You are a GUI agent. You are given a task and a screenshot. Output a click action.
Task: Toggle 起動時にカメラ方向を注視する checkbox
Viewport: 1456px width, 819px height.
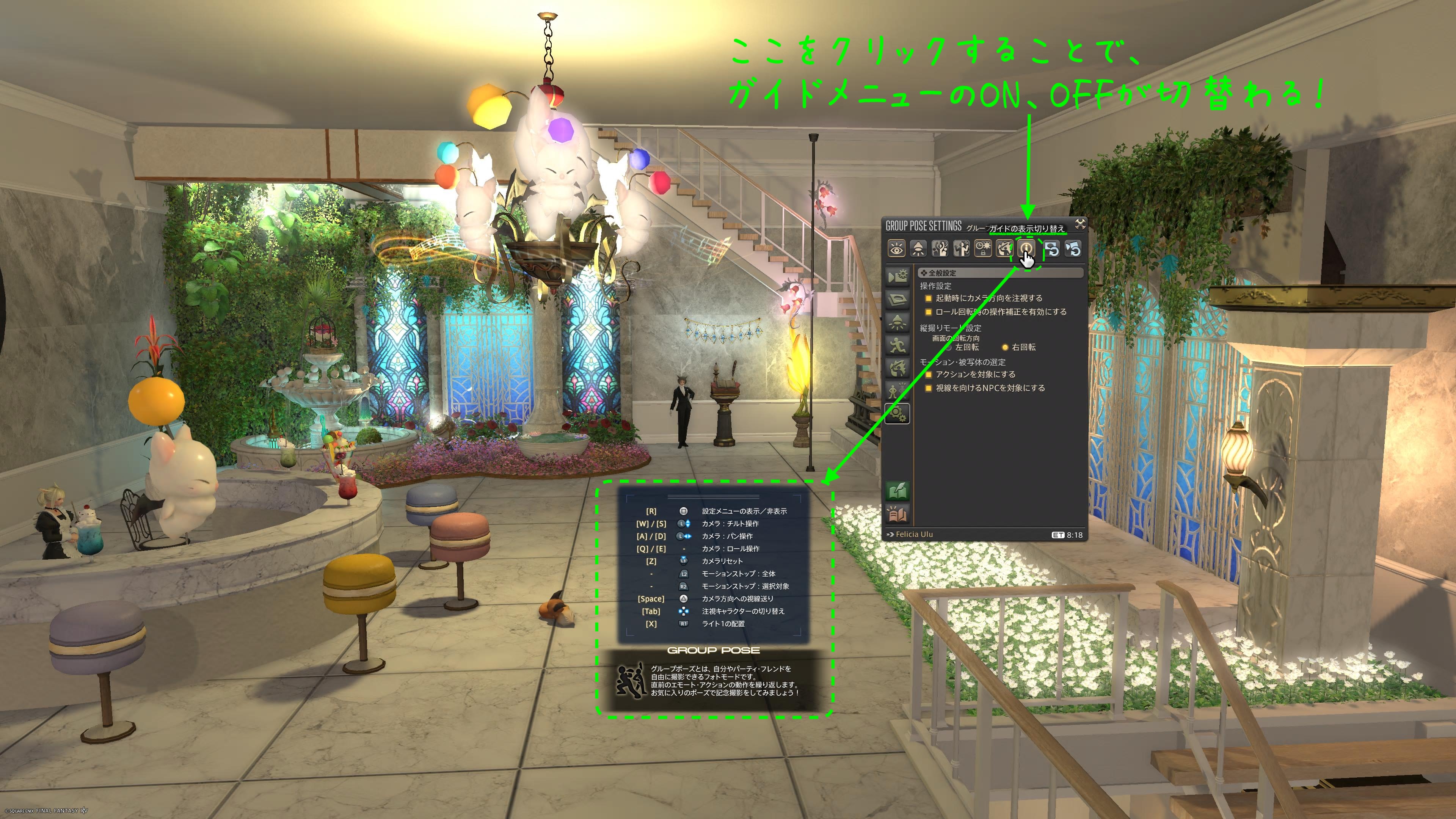coord(928,298)
